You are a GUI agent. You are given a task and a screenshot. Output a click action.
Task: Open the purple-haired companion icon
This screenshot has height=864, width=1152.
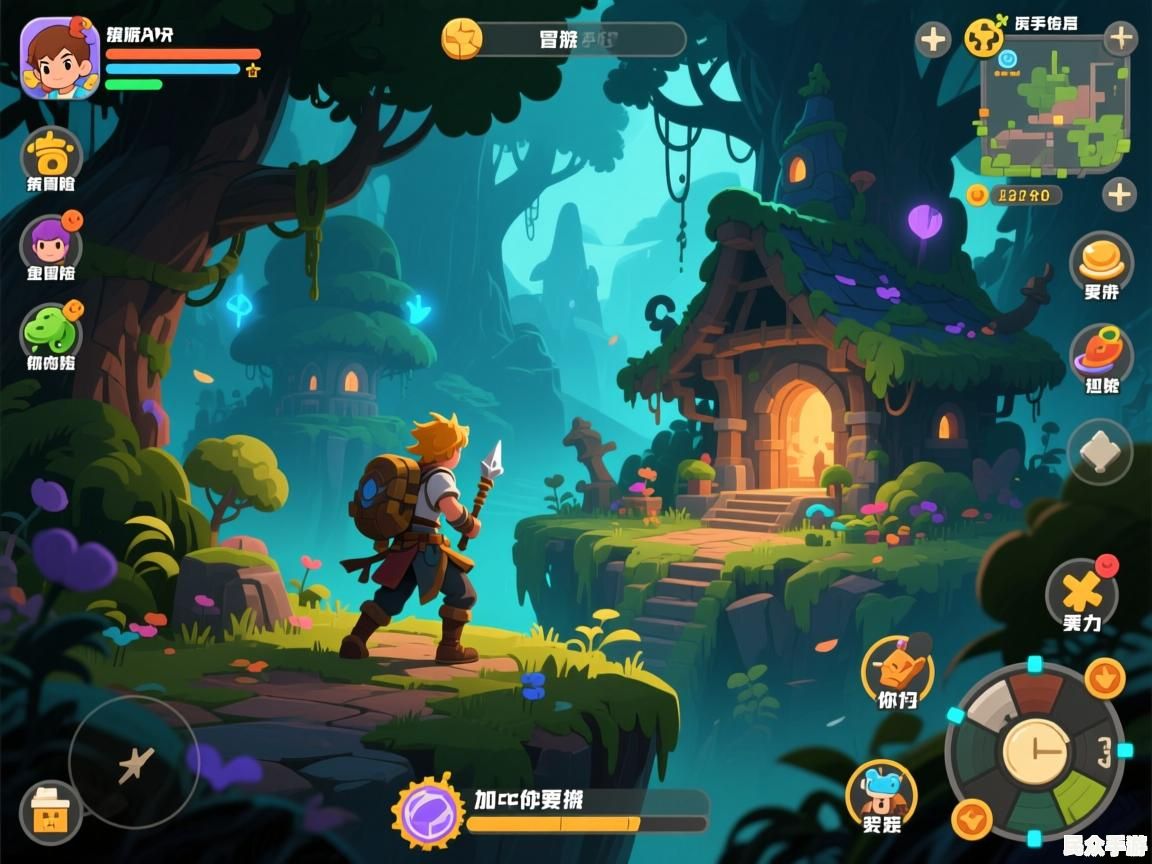pos(50,243)
